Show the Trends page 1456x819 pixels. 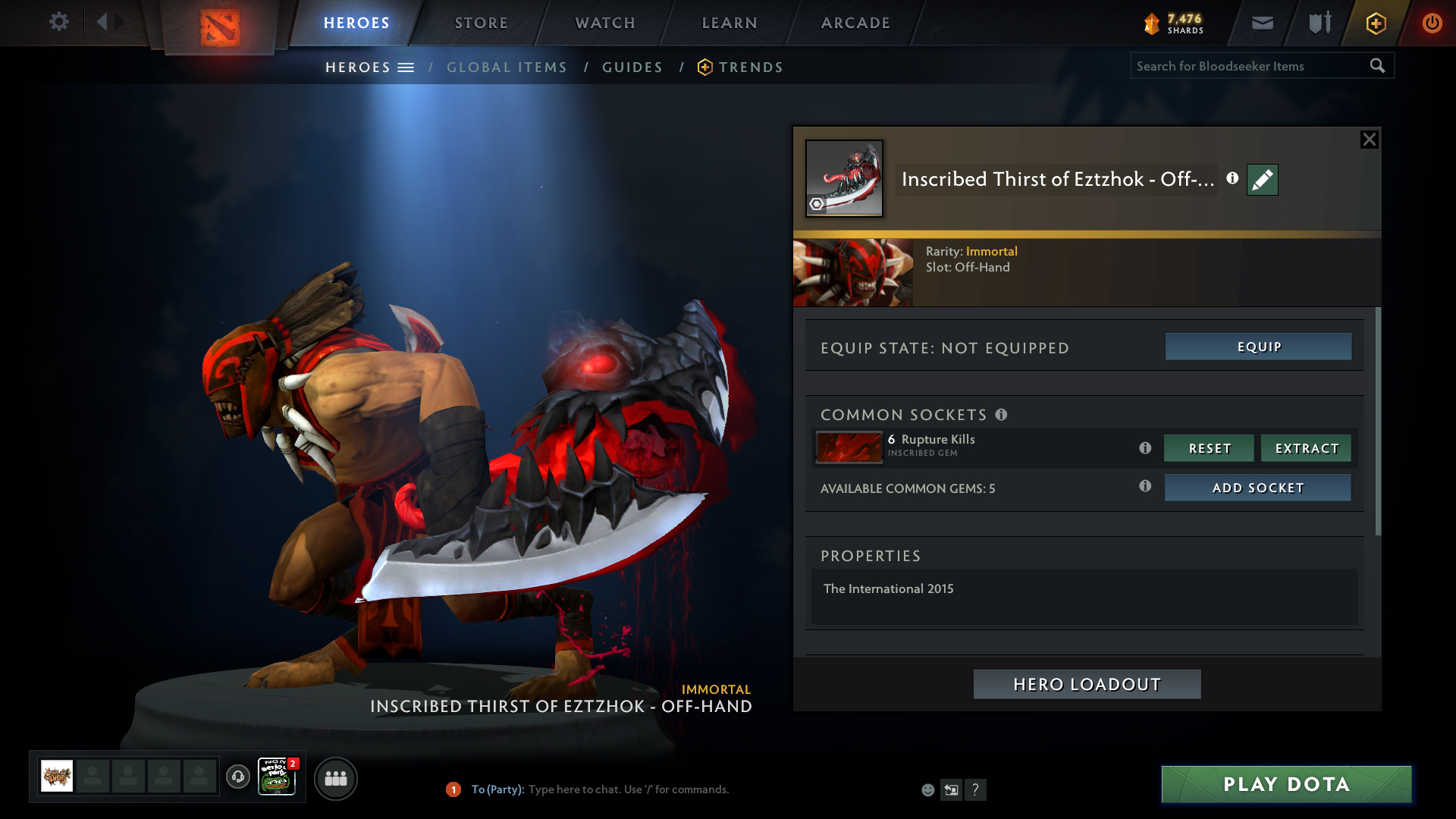coord(750,67)
